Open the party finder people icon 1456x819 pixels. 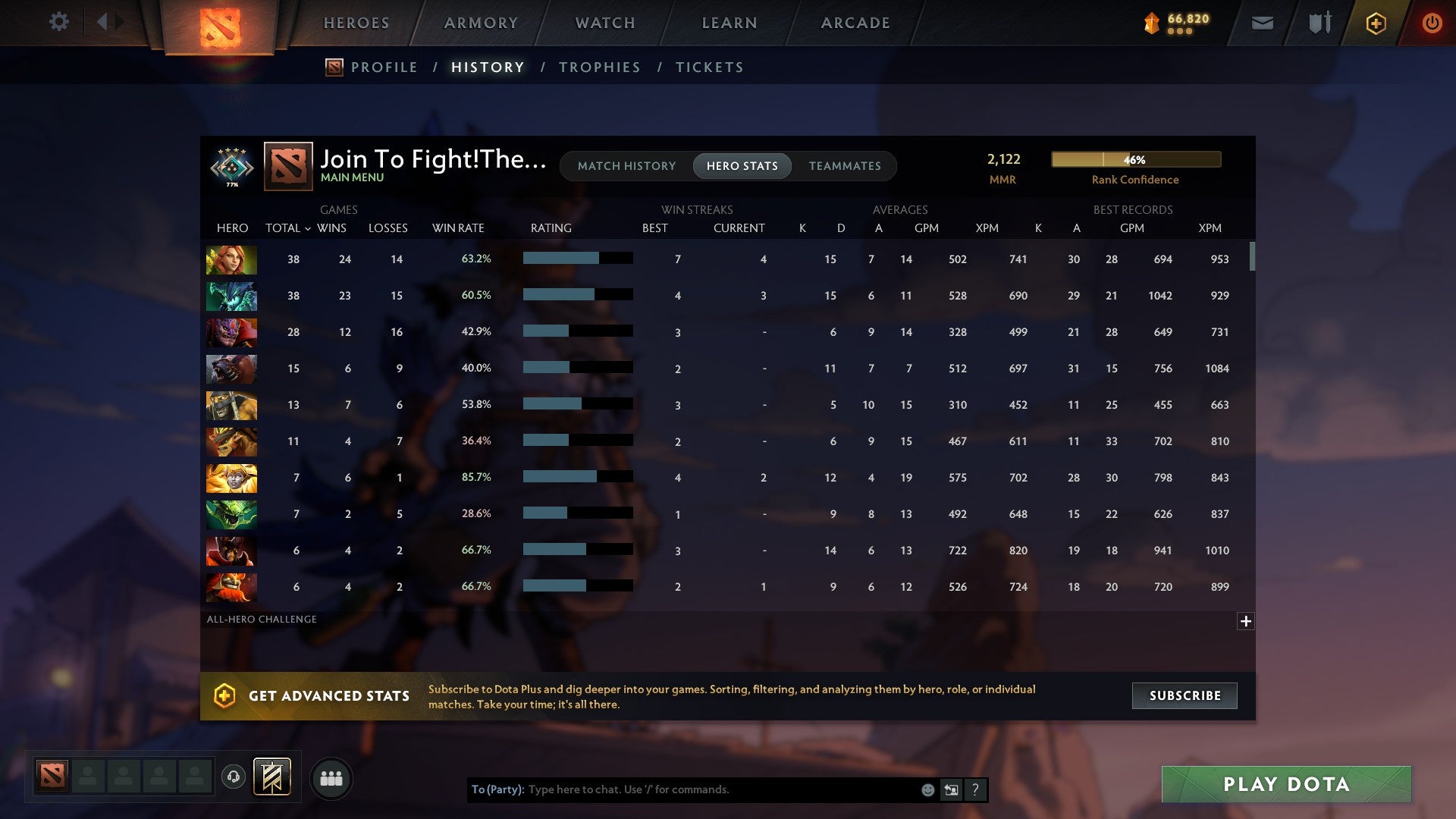[331, 777]
